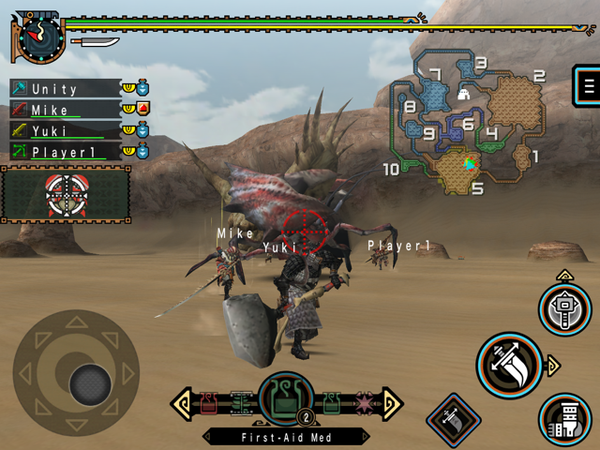Open the menu with the three-line button
The image size is (600, 450).
(x=584, y=85)
